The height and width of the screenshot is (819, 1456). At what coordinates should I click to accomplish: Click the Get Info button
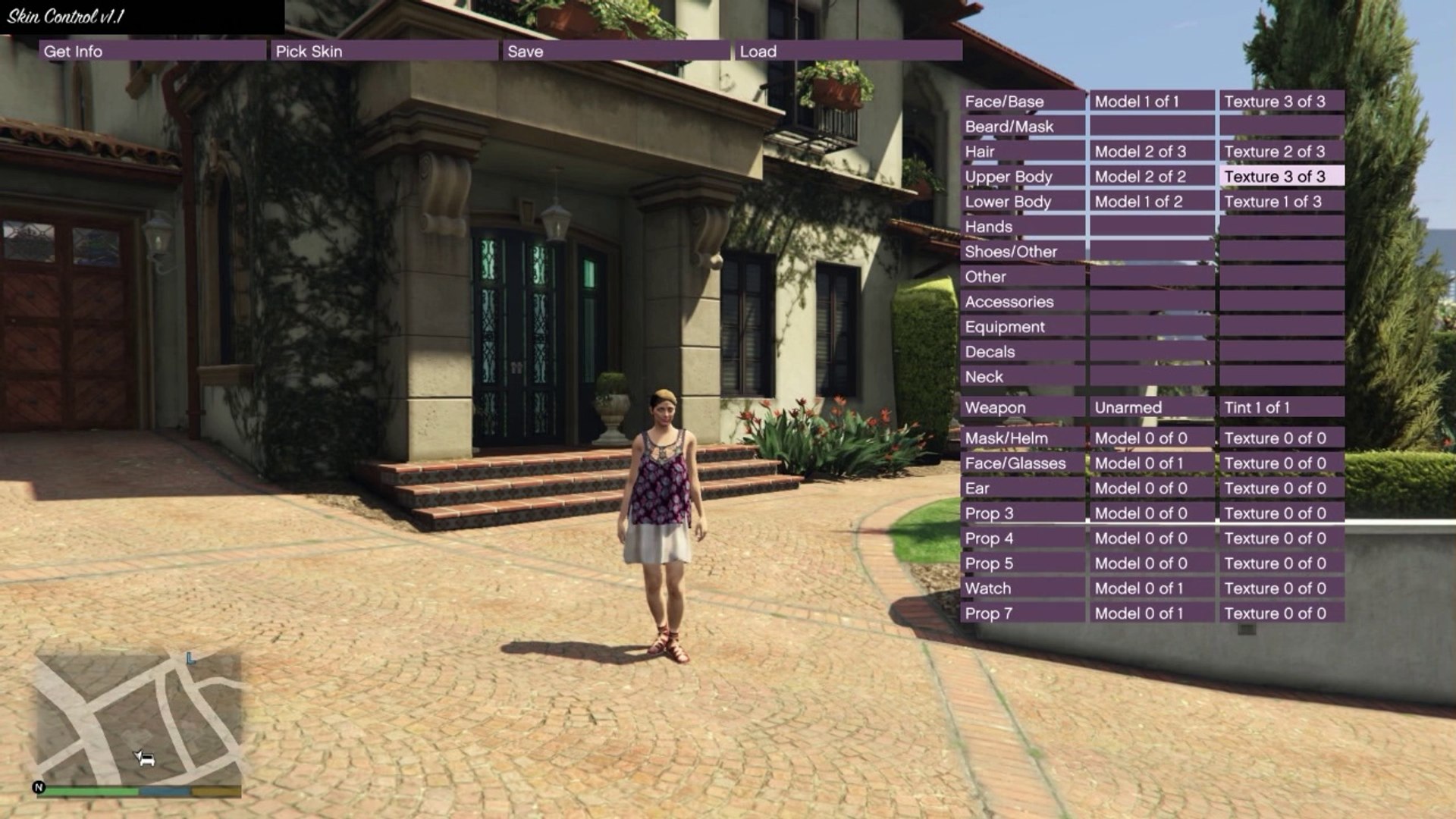coord(152,51)
